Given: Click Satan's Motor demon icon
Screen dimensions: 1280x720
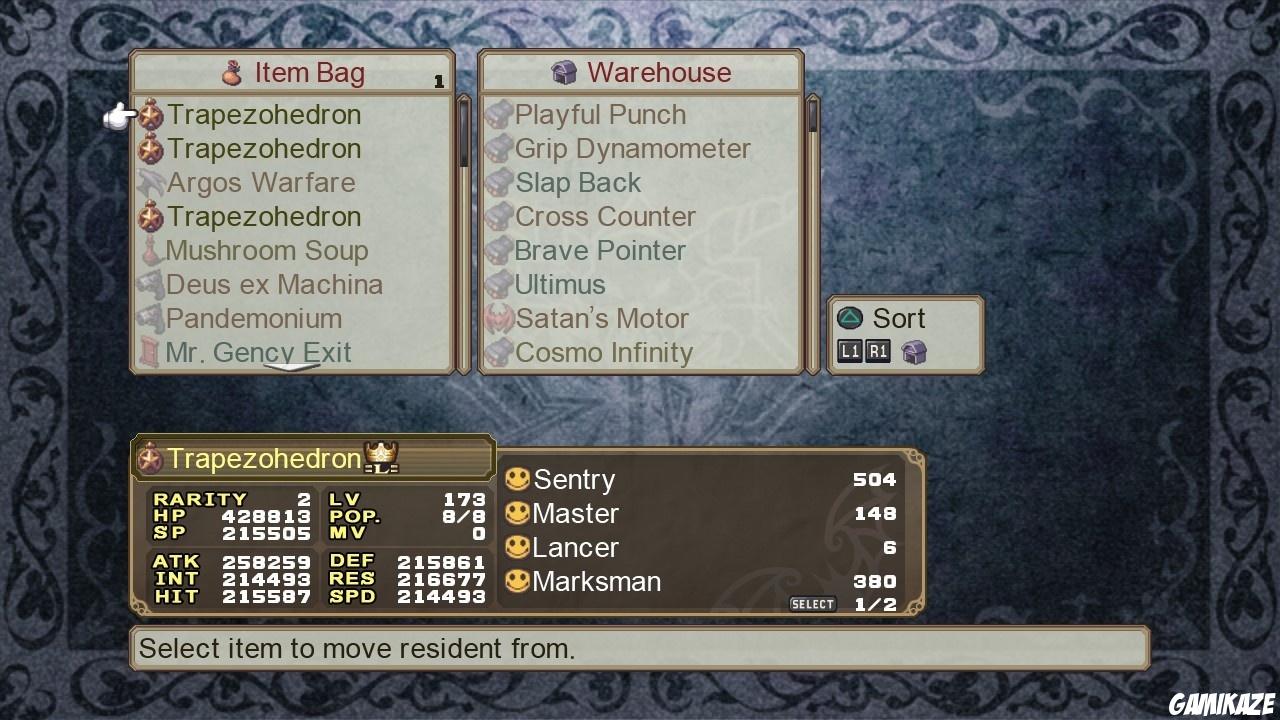Looking at the screenshot, I should click(498, 318).
